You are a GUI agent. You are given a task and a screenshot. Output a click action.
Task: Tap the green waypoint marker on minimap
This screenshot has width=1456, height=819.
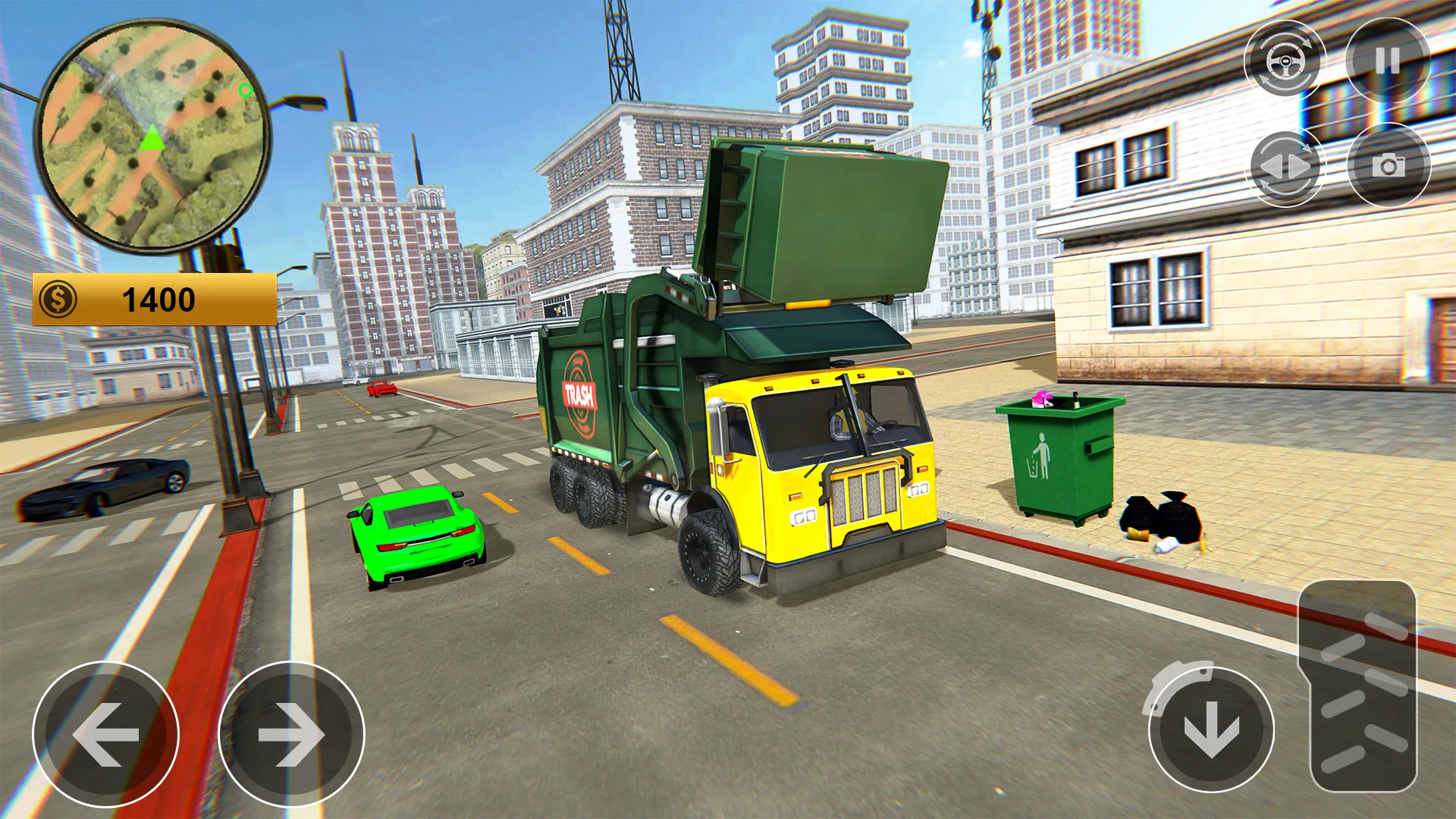pyautogui.click(x=245, y=90)
